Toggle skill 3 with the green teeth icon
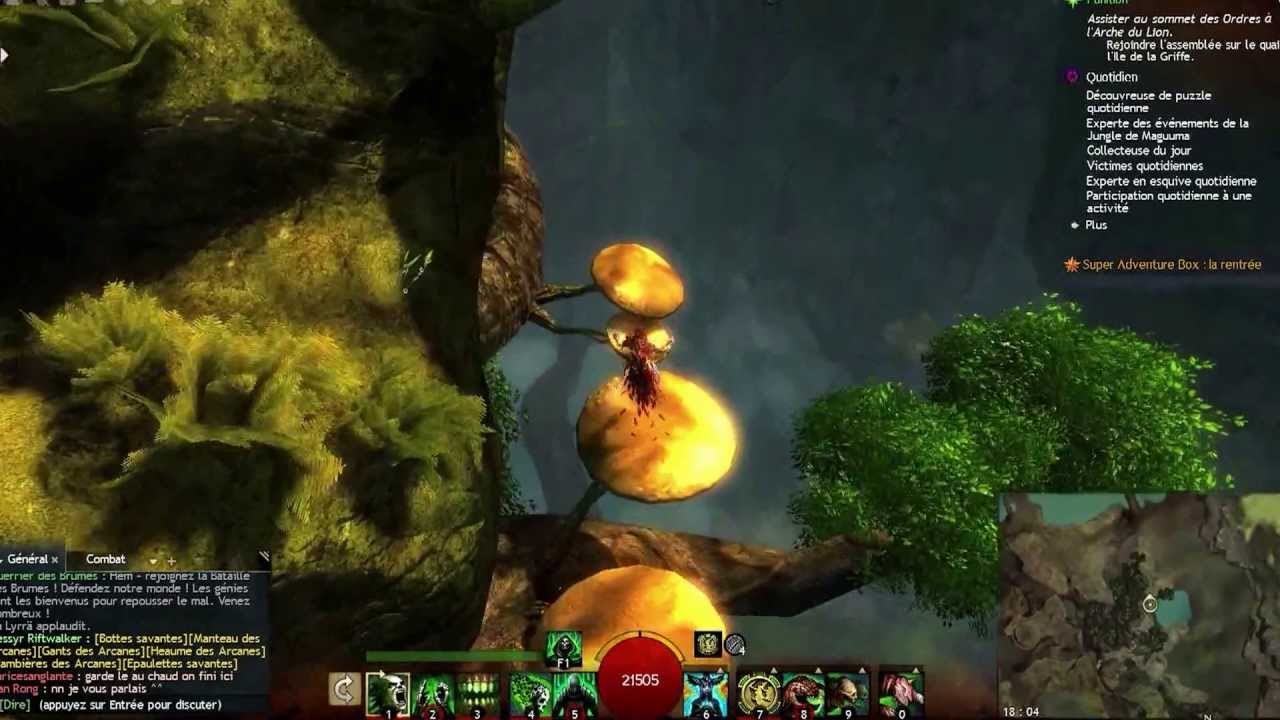 click(x=477, y=690)
